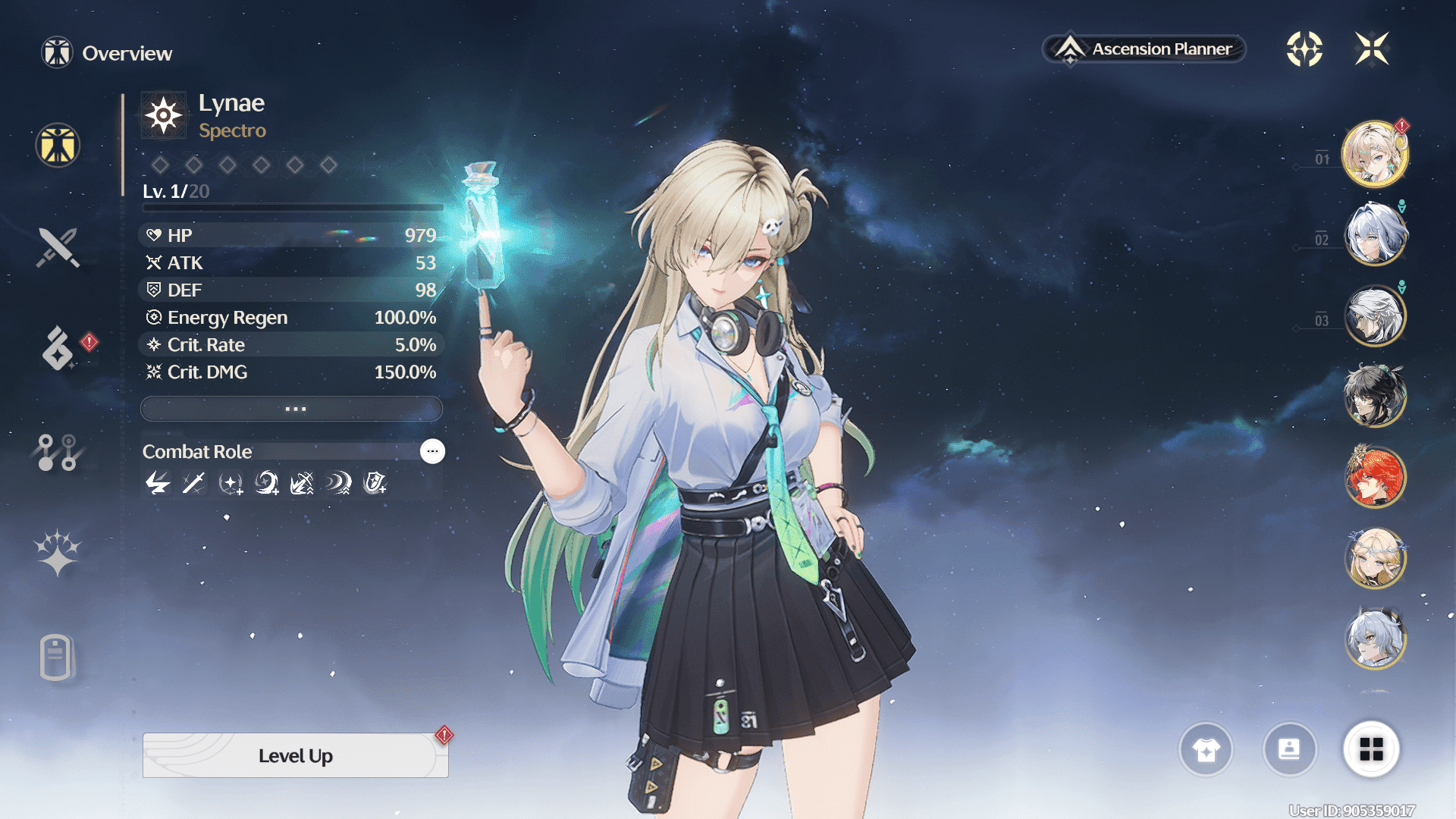Click the circular crosshair icon near close
Screen dimensions: 1456x819
point(1304,49)
